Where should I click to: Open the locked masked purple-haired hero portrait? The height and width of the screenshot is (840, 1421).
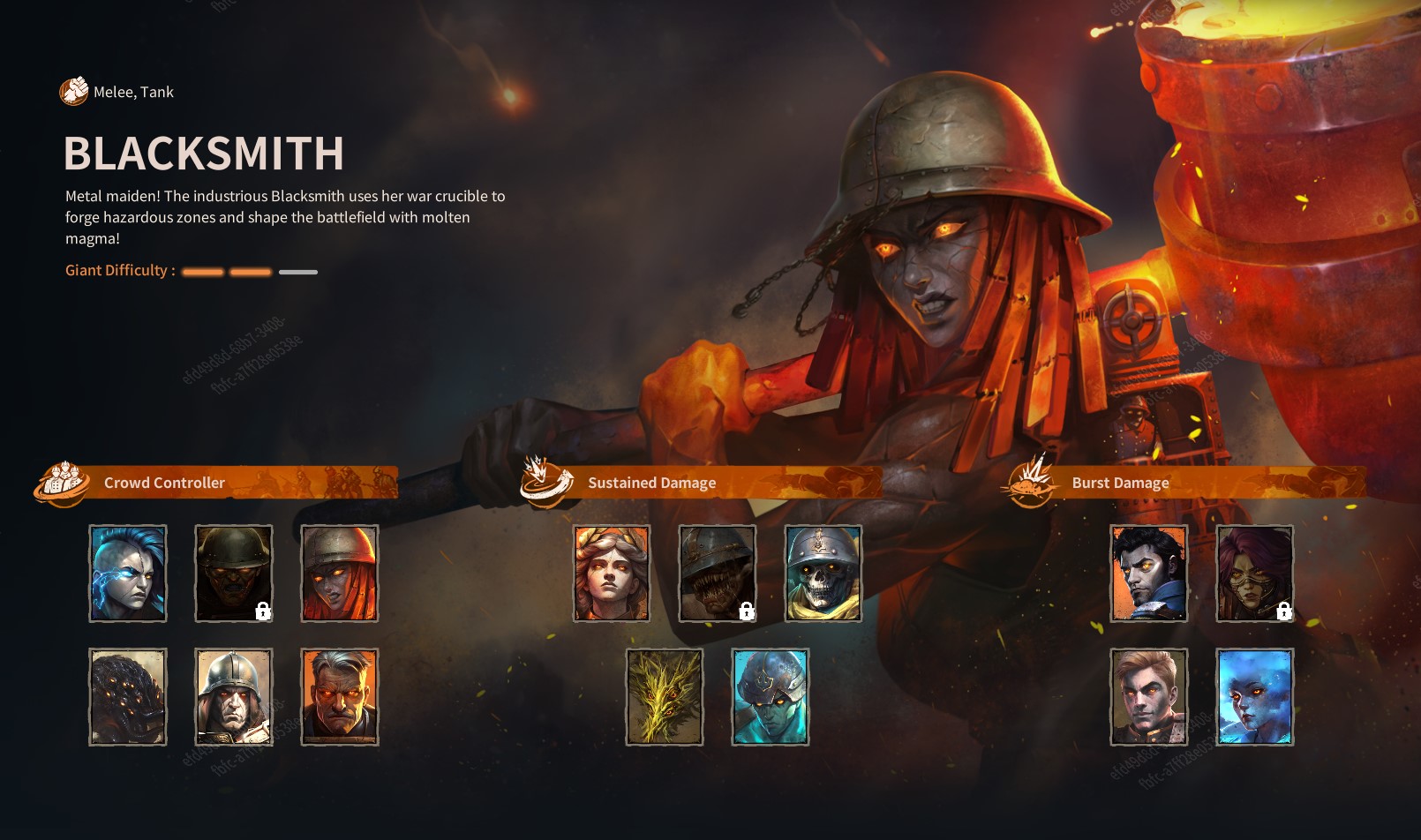pyautogui.click(x=1254, y=573)
